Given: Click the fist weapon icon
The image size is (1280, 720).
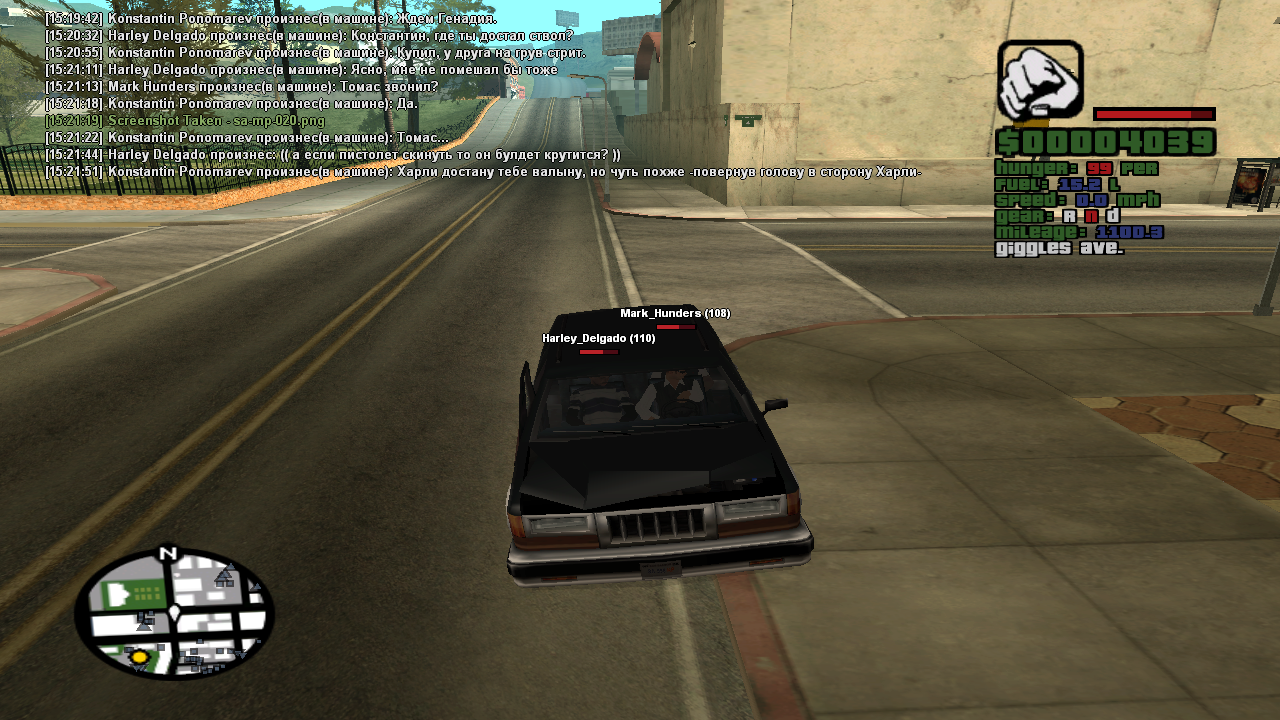Looking at the screenshot, I should (x=1040, y=81).
